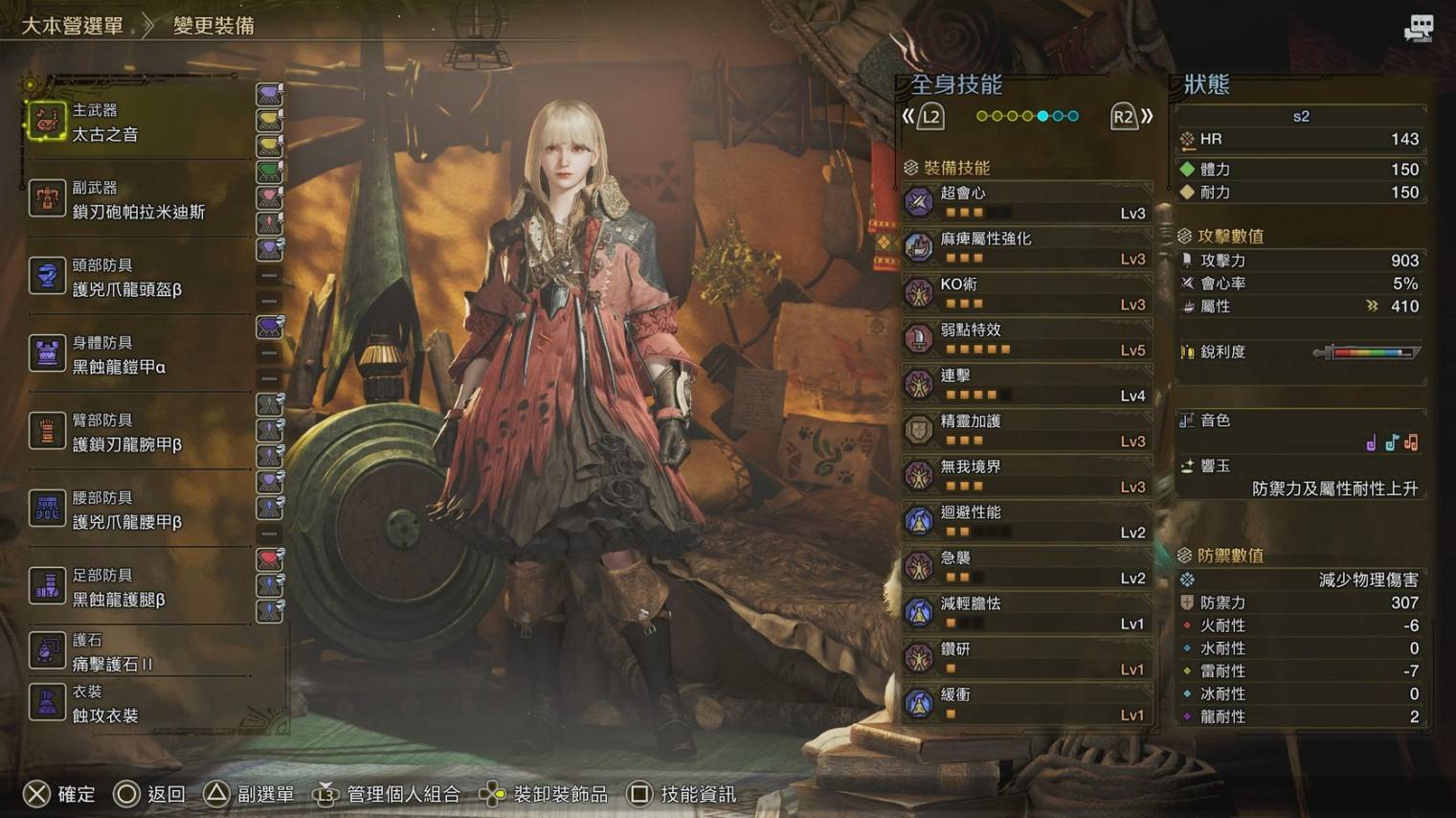The height and width of the screenshot is (818, 1456).
Task: Click the 迴避性能 skill row
Action: tap(1027, 522)
